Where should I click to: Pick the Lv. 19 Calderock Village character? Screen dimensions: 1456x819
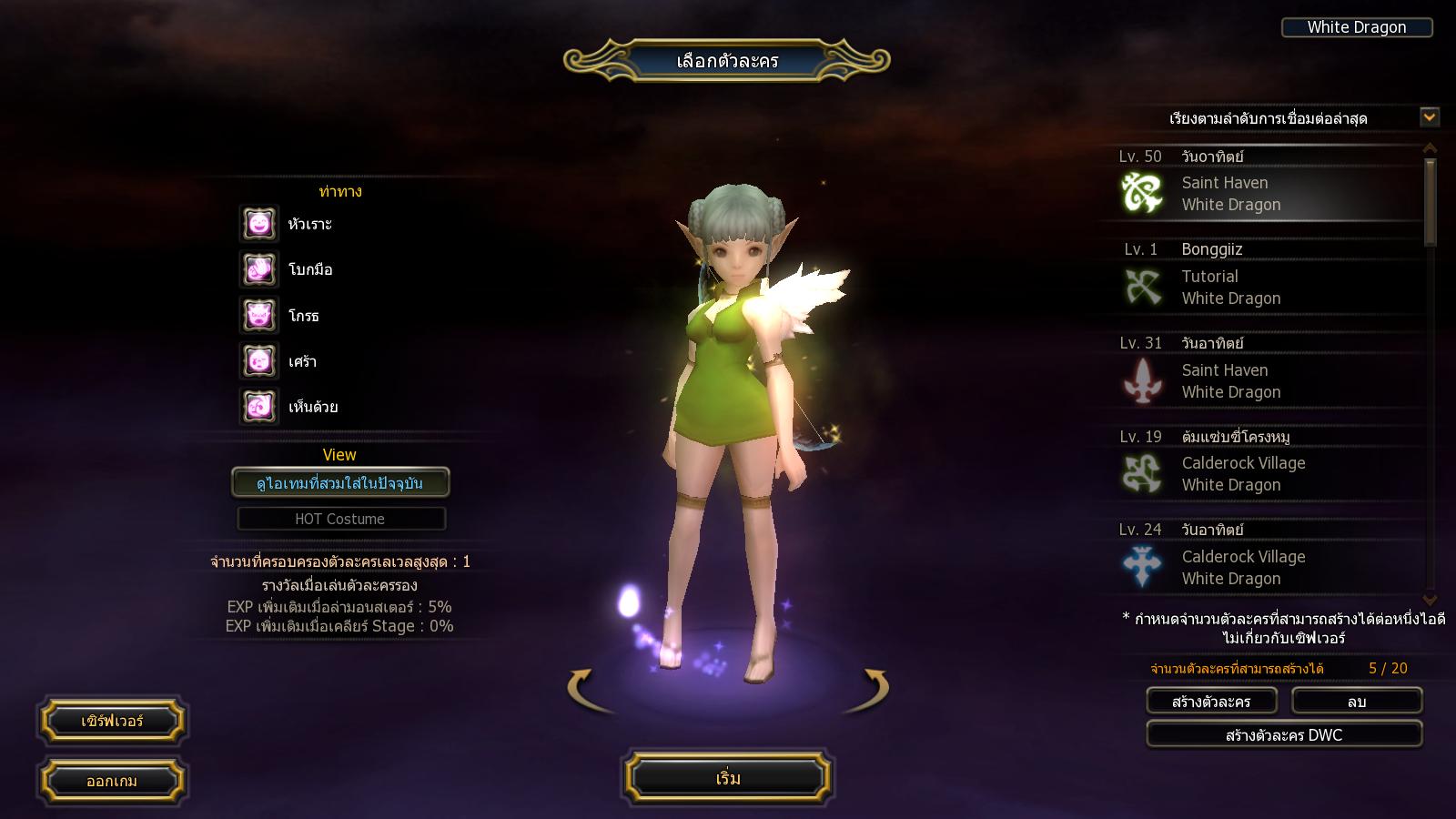point(1260,464)
